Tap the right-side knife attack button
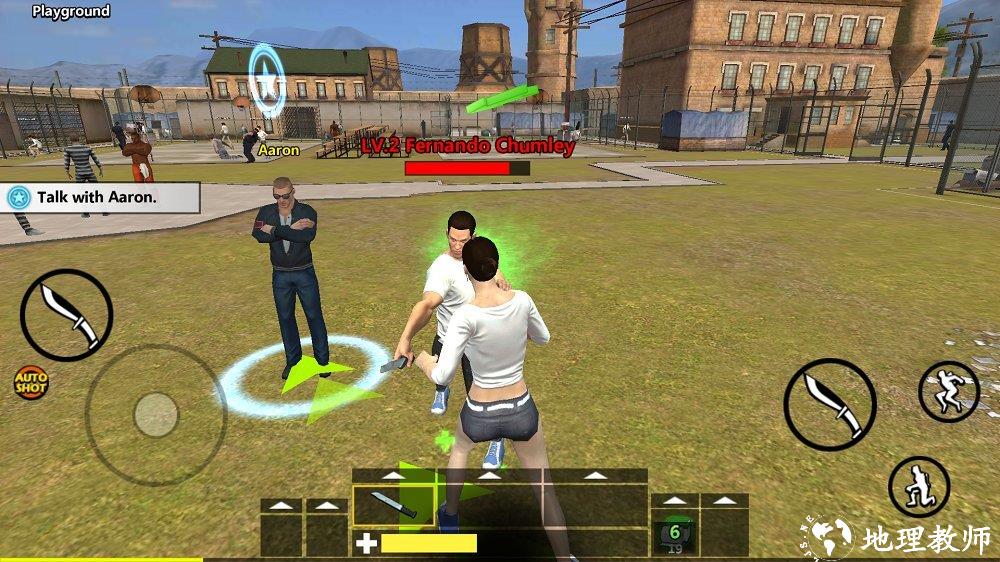Image resolution: width=1000 pixels, height=562 pixels. pos(829,404)
